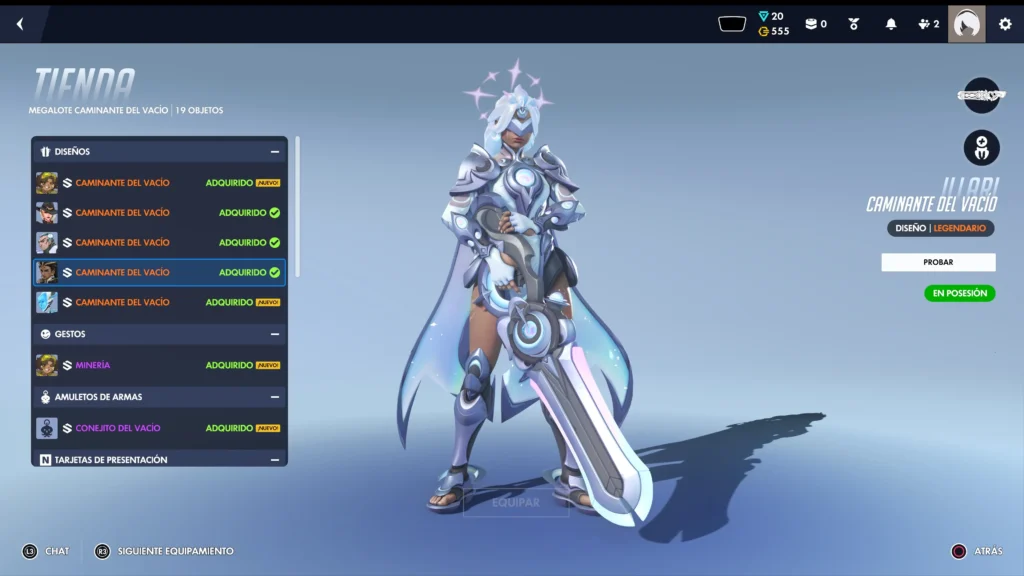Open the player profile portrait
This screenshot has height=576, width=1024.
pos(966,24)
